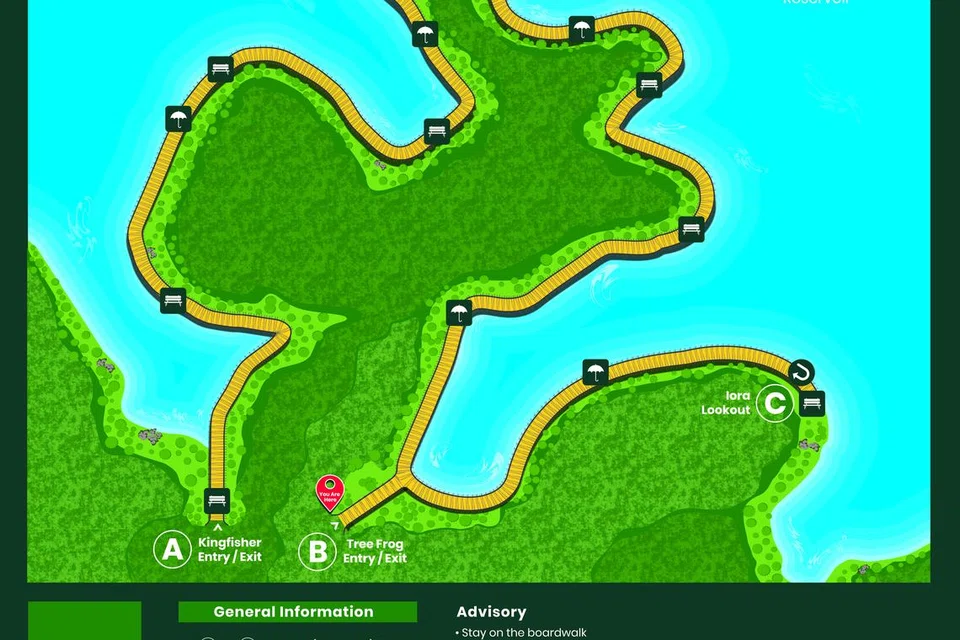Click the red You Are Here pin
Image resolution: width=960 pixels, height=640 pixels.
pos(330,491)
